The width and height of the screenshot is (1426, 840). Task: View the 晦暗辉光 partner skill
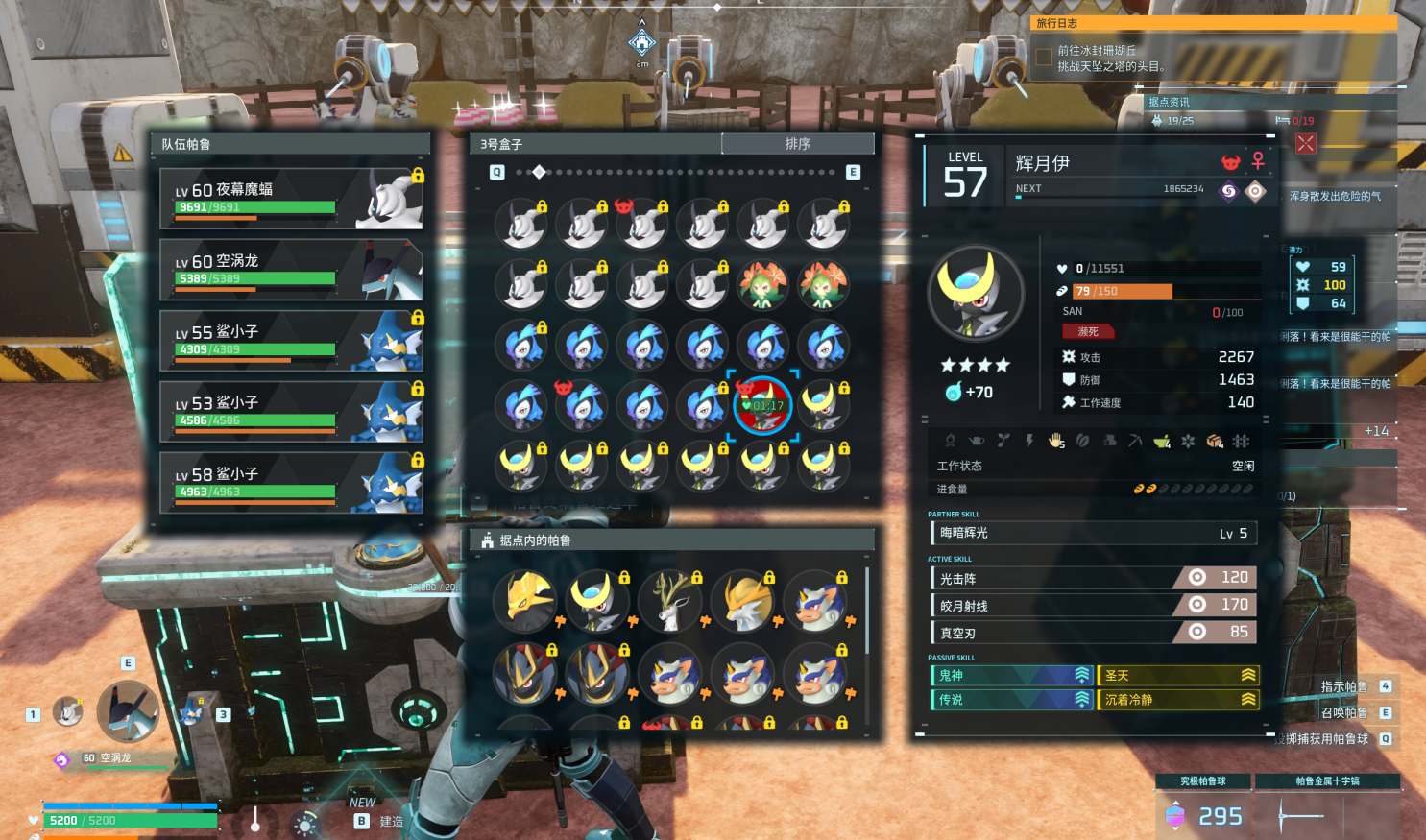(x=1093, y=534)
